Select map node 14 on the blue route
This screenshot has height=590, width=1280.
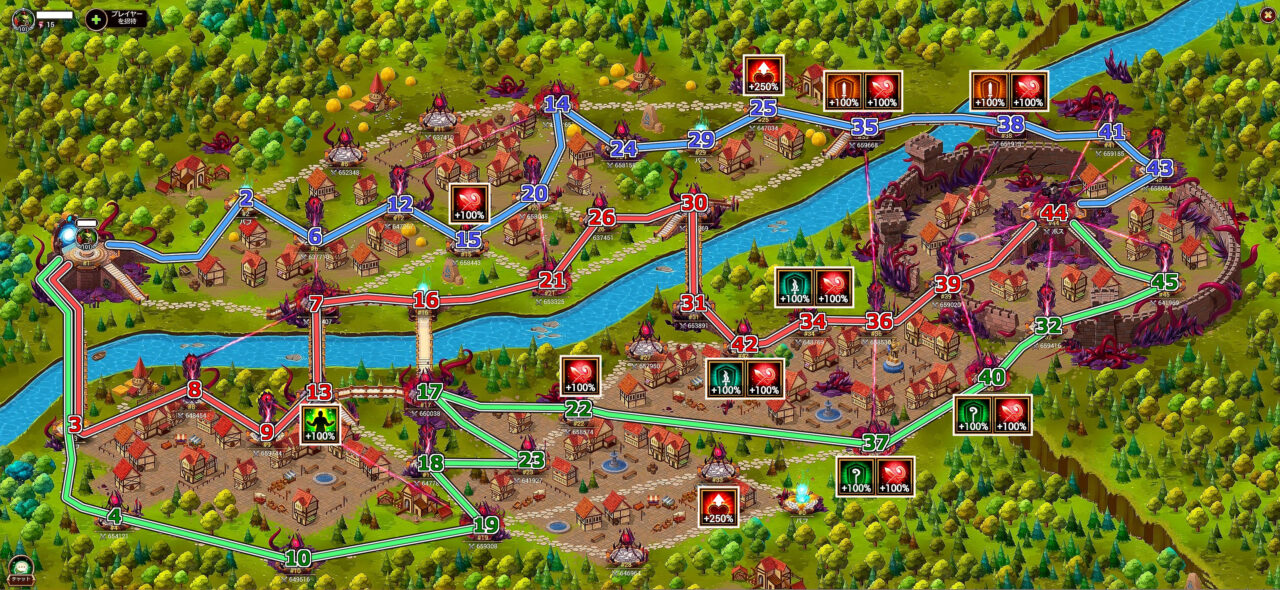[x=559, y=103]
